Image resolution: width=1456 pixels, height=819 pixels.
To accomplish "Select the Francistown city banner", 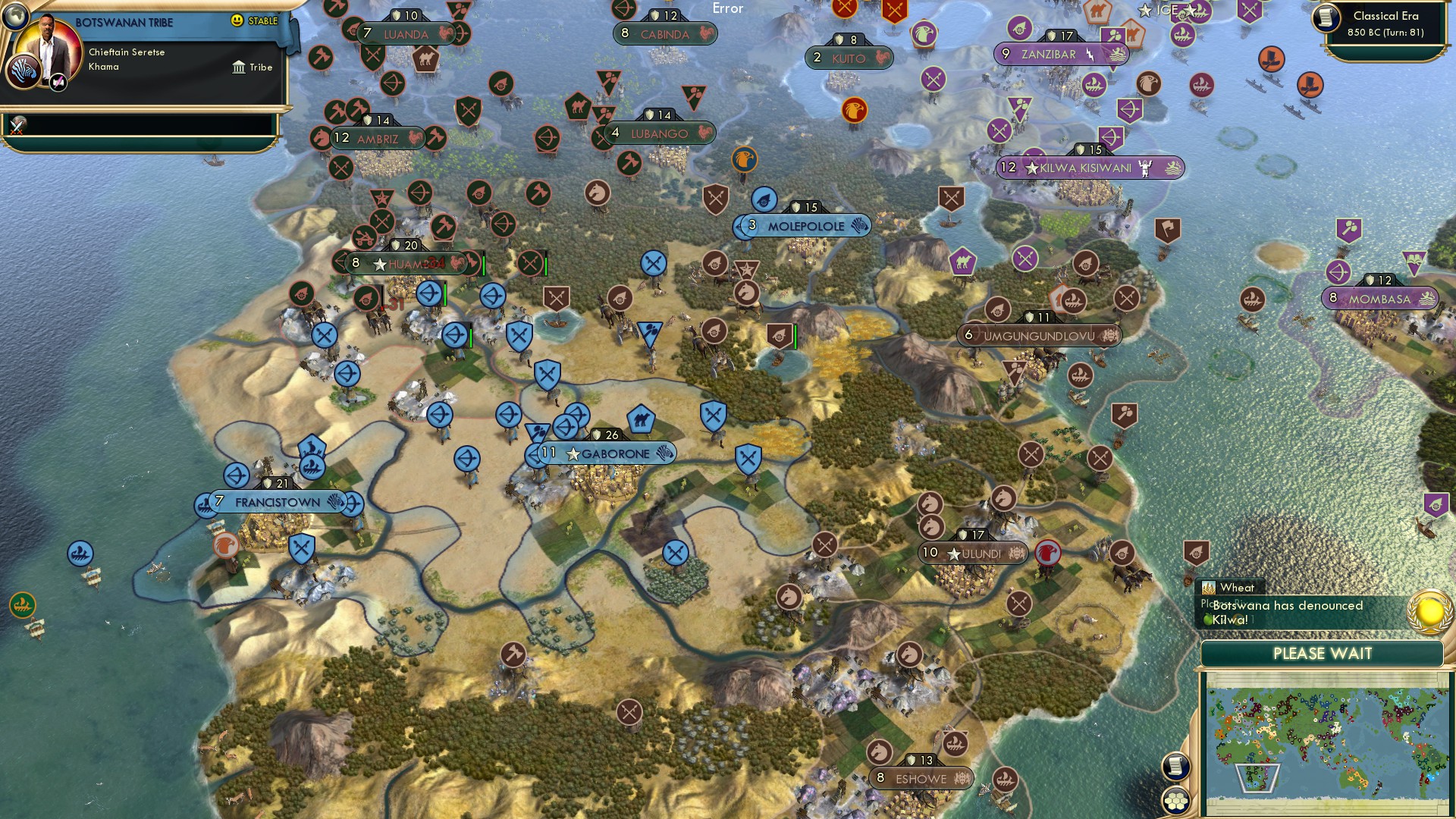I will point(273,502).
